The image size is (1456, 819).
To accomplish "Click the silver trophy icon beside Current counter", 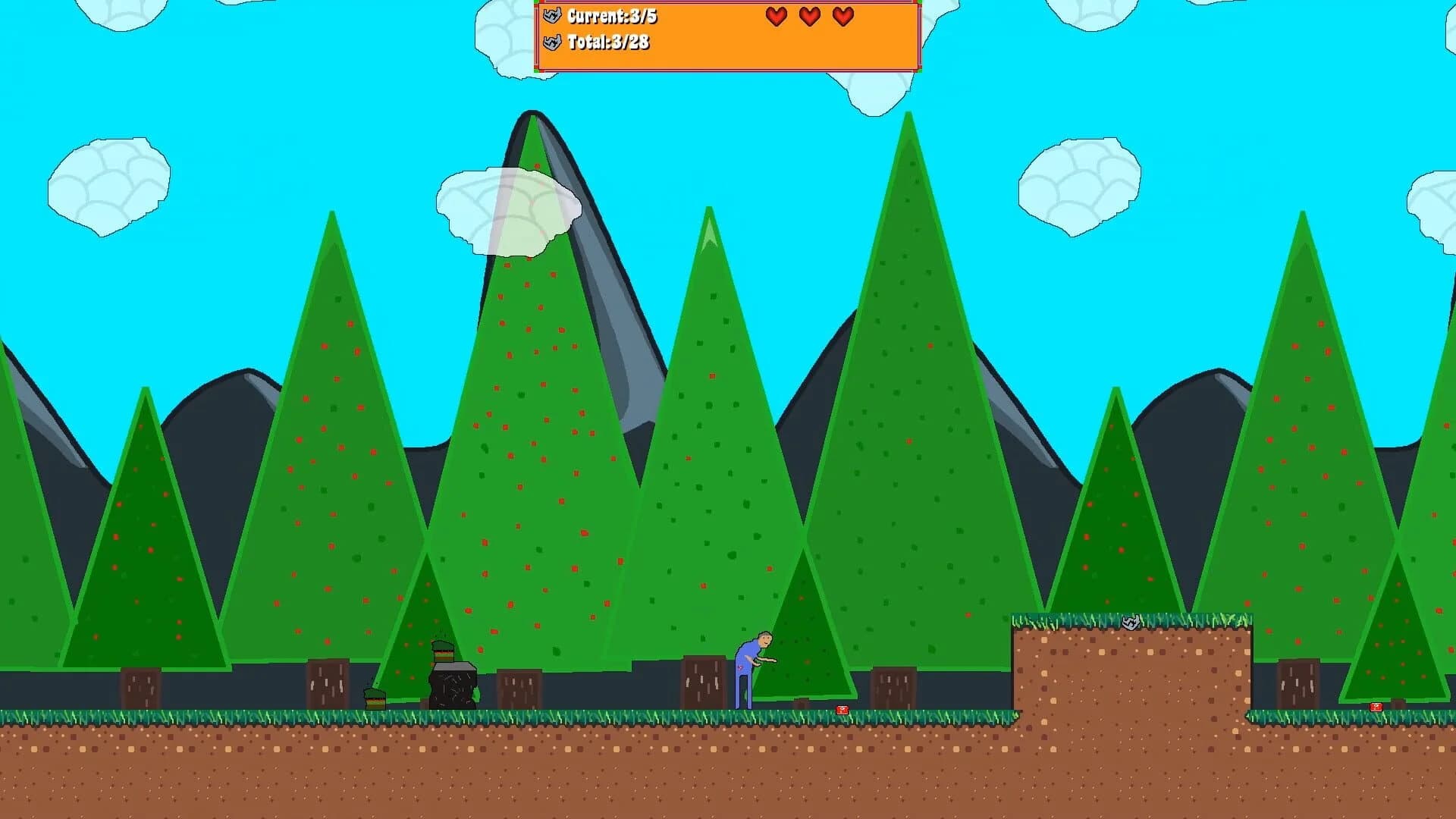I will click(552, 14).
